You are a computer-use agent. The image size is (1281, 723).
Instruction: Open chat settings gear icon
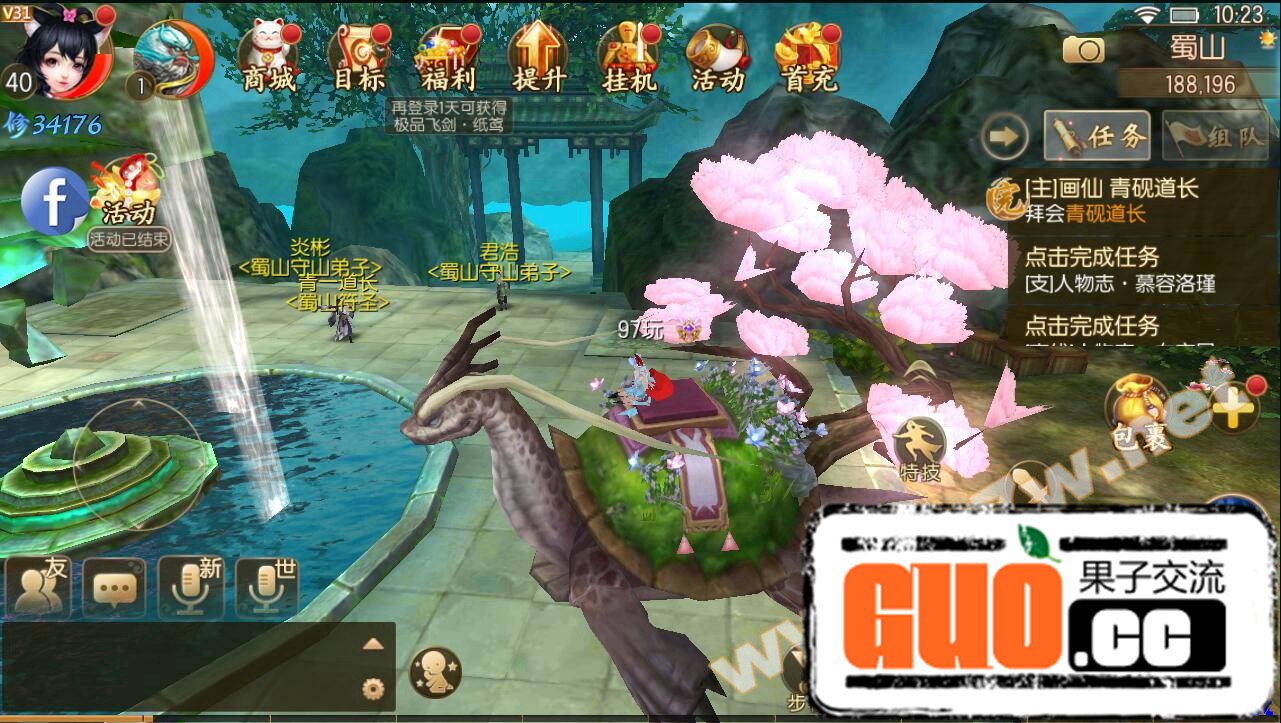click(373, 688)
